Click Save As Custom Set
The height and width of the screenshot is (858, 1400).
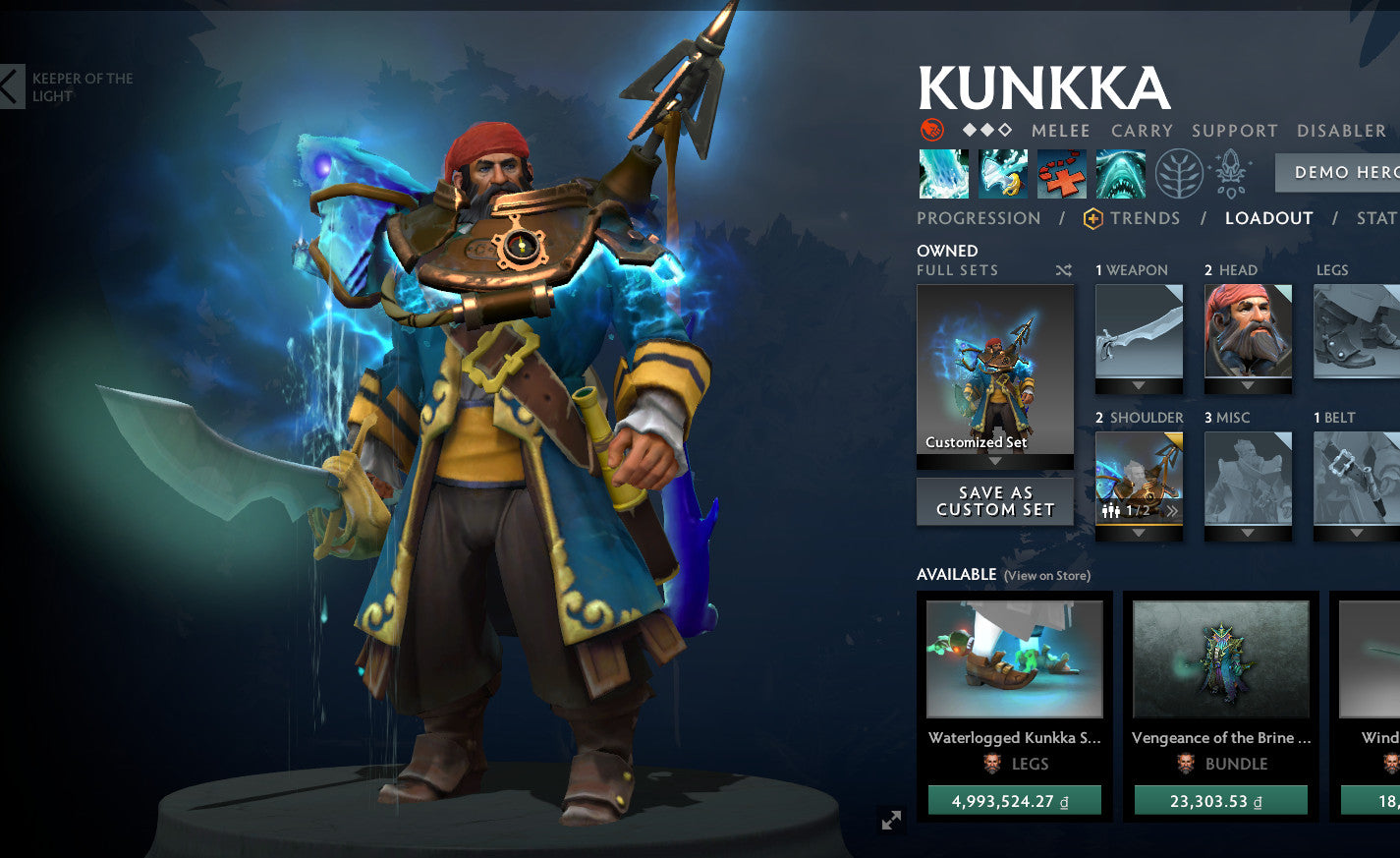point(994,500)
